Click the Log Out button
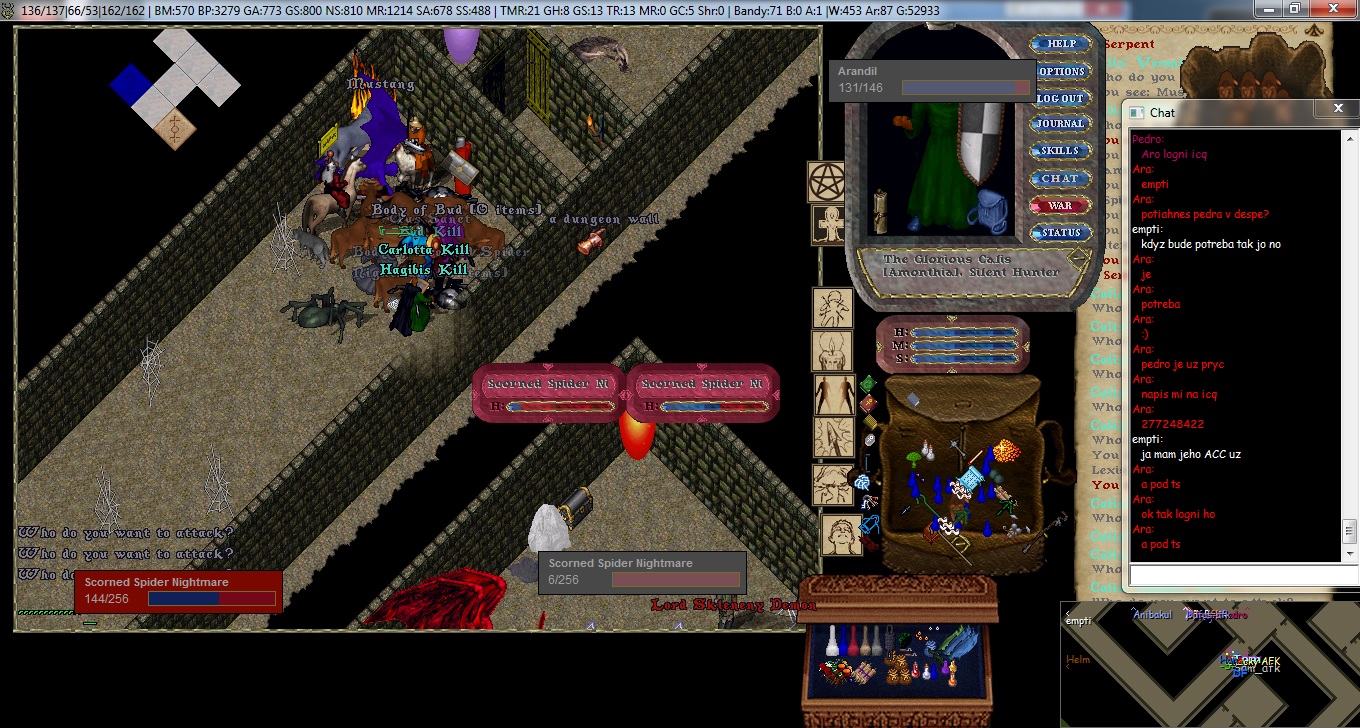This screenshot has width=1360, height=728. pyautogui.click(x=1060, y=98)
